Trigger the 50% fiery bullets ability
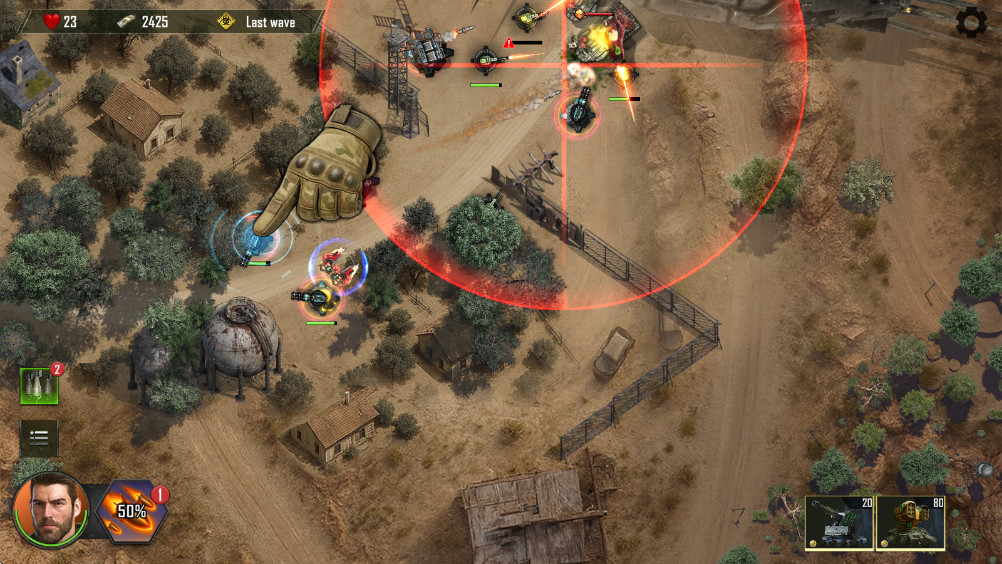Screen dimensions: 1002x564 pos(131,511)
